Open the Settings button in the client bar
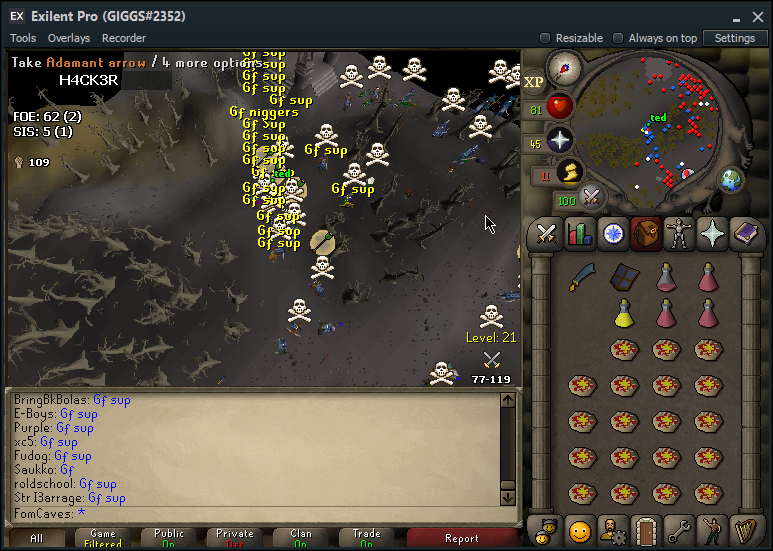Image resolution: width=773 pixels, height=551 pixels. [735, 38]
